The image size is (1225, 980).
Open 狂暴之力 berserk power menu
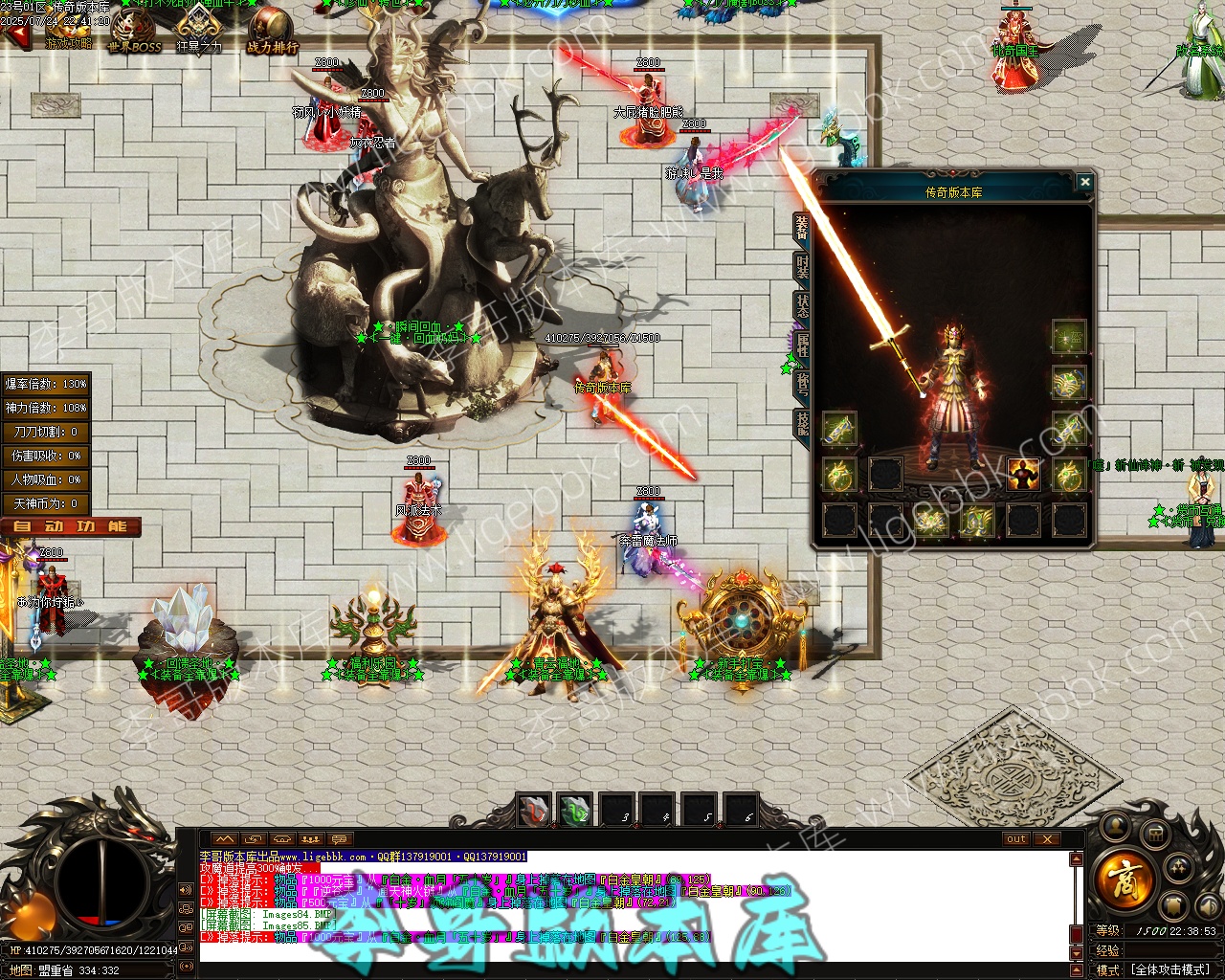tap(199, 31)
